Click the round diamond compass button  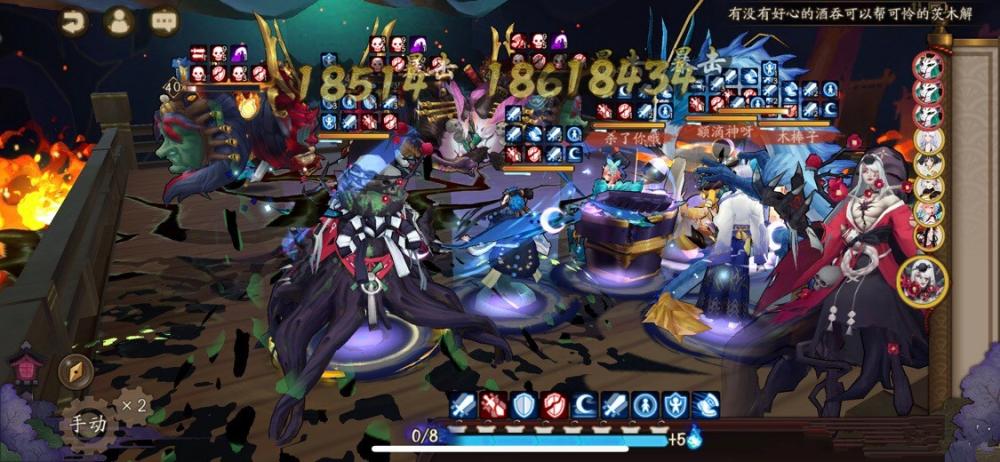tap(76, 370)
